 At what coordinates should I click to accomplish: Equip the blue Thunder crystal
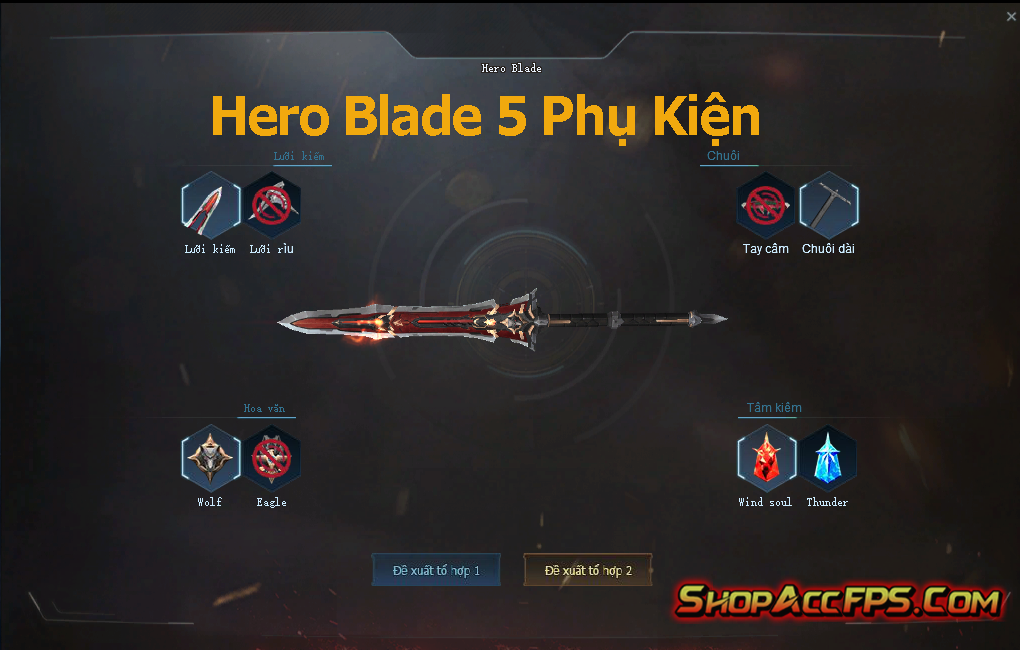828,458
